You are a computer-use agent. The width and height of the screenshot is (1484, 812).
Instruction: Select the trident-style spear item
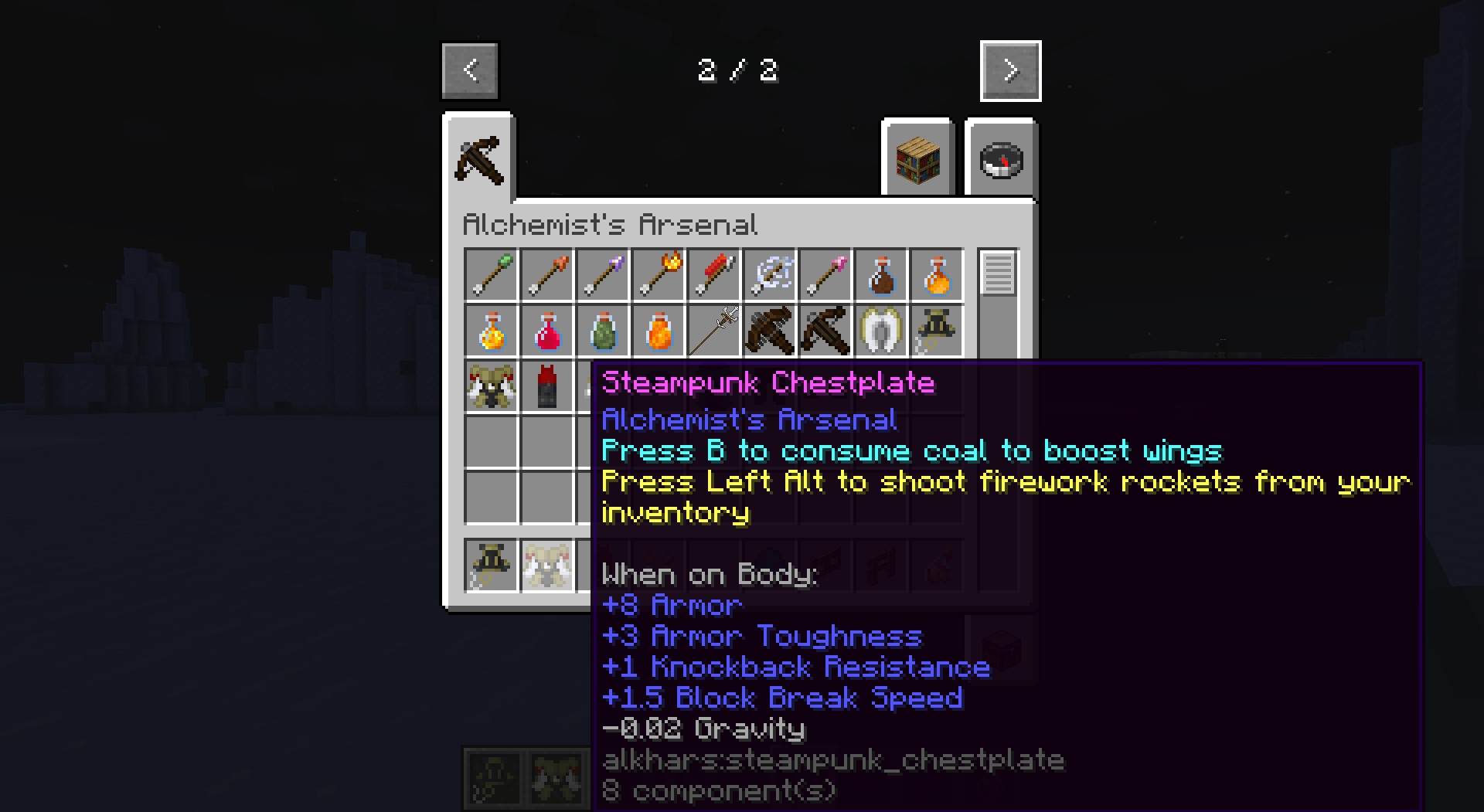click(713, 331)
